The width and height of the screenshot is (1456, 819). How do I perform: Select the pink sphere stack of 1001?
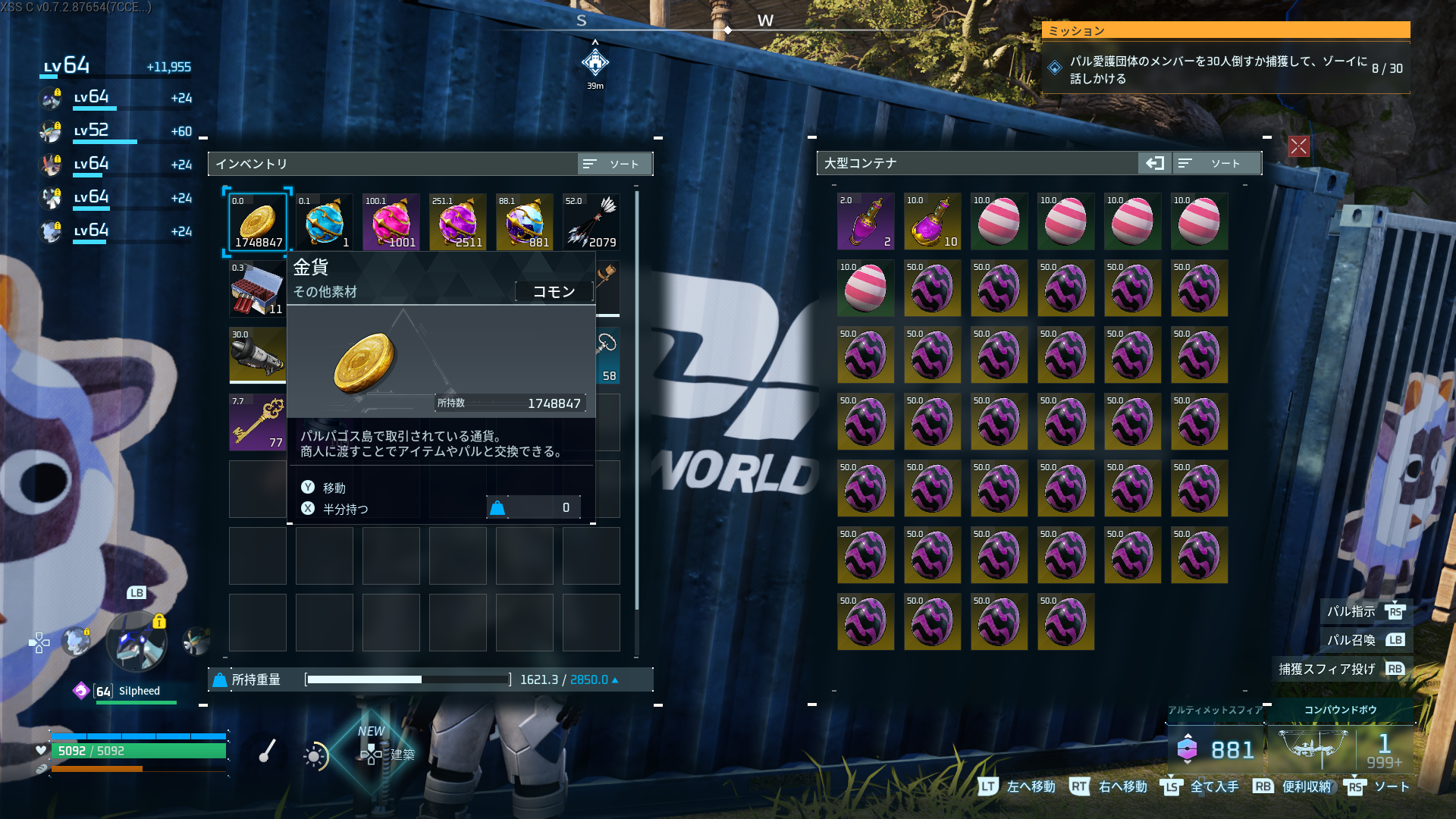[x=391, y=221]
